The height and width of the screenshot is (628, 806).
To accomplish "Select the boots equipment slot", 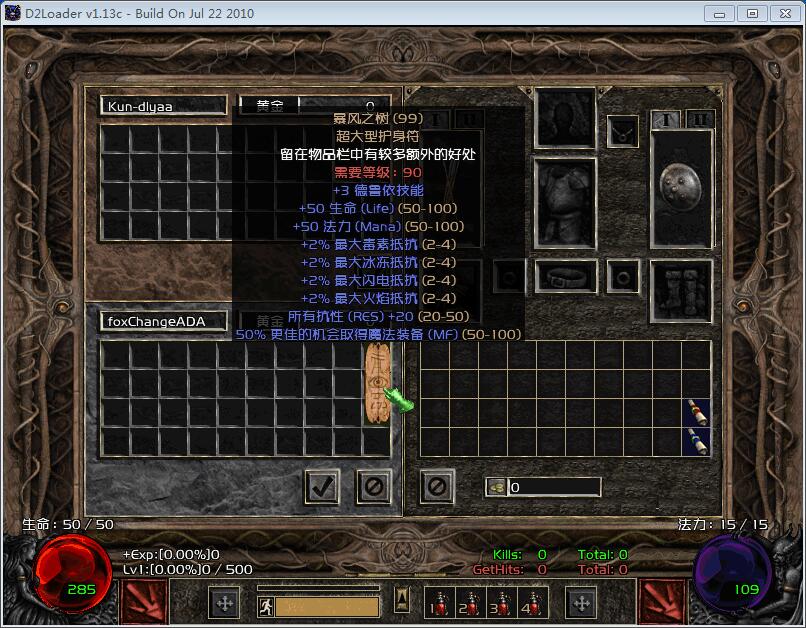I will pos(681,290).
